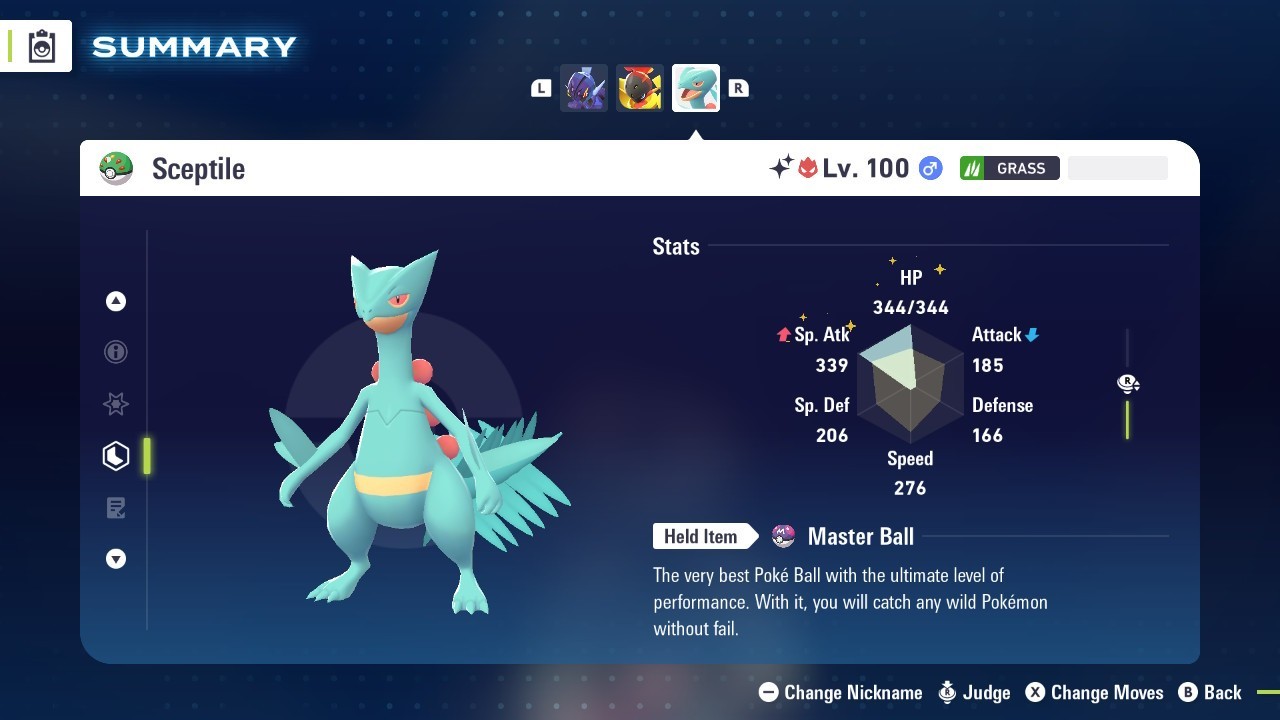Open the Pokémon info panel from the sidebar
Image resolution: width=1280 pixels, height=720 pixels.
tap(115, 352)
